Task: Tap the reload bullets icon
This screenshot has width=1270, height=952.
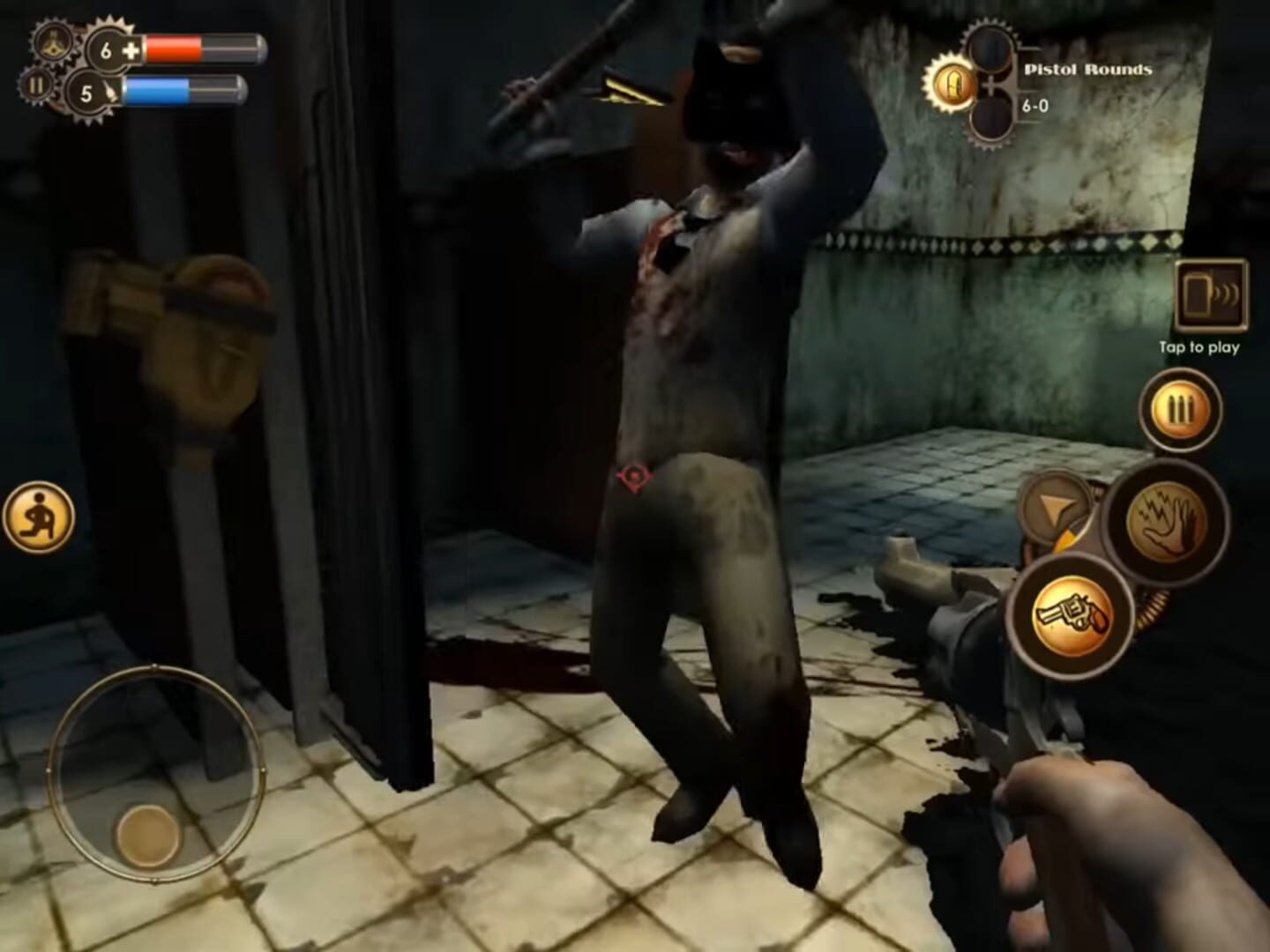Action: (1180, 411)
